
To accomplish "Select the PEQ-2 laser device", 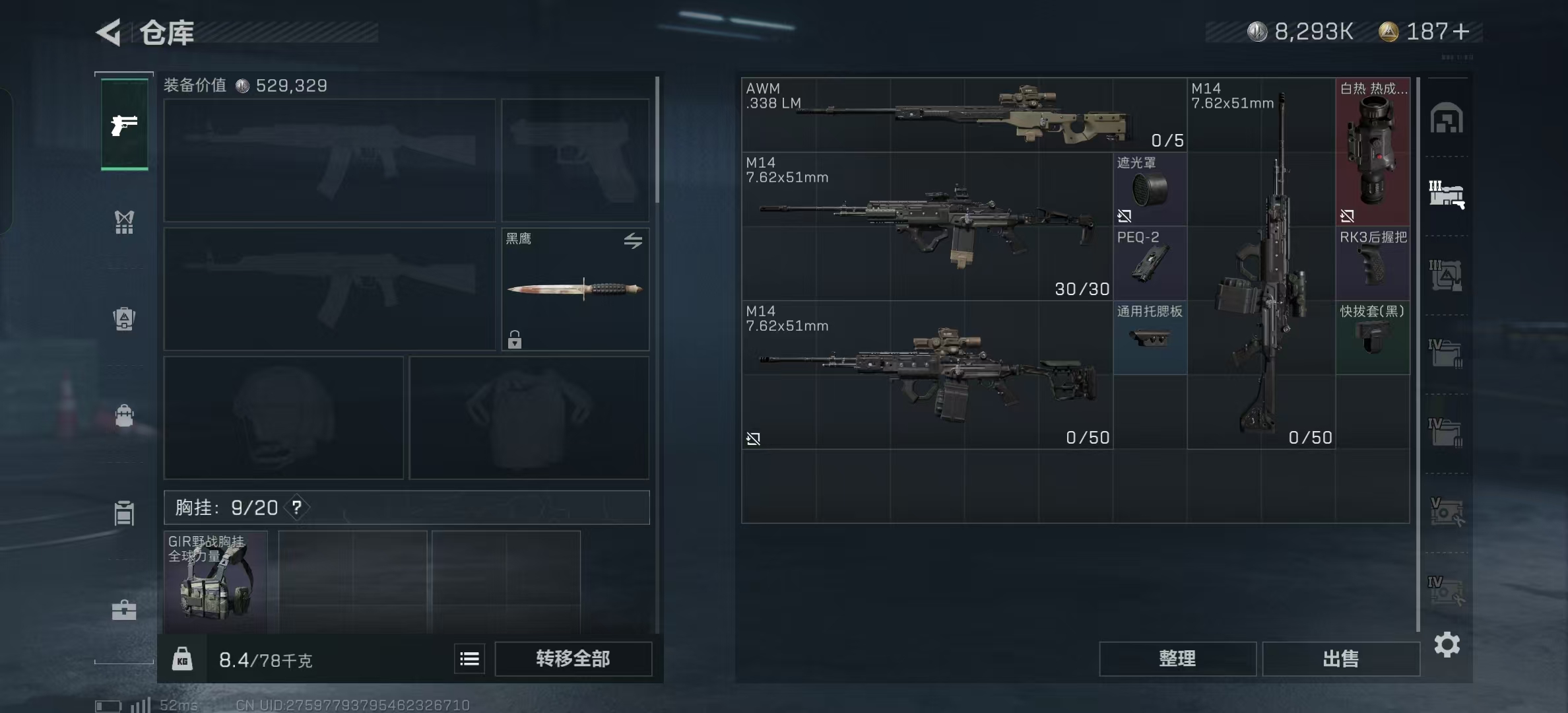I will pyautogui.click(x=1150, y=263).
